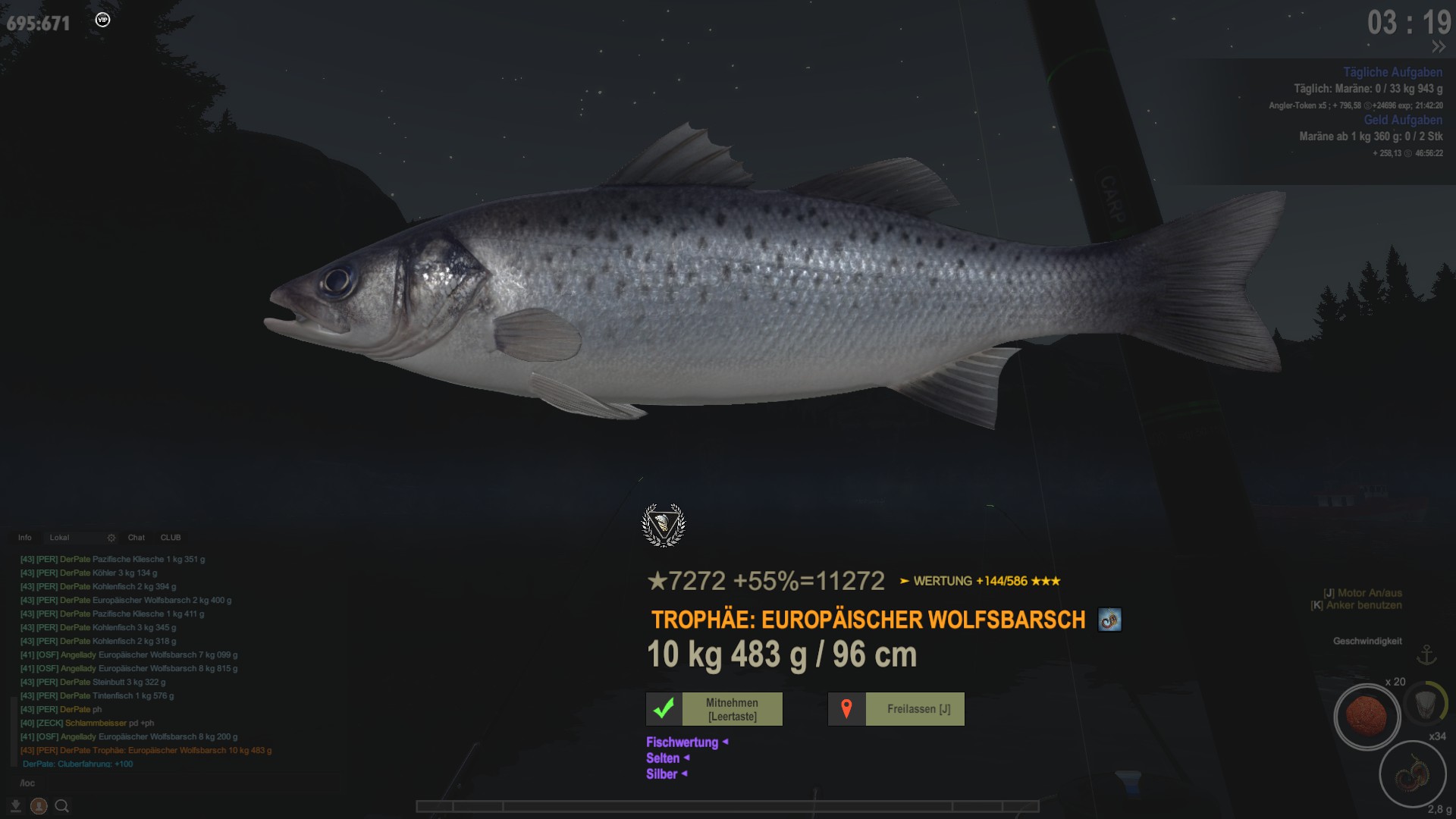Switch to the Lokal chat channel
Viewport: 1456px width, 819px height.
(60, 538)
